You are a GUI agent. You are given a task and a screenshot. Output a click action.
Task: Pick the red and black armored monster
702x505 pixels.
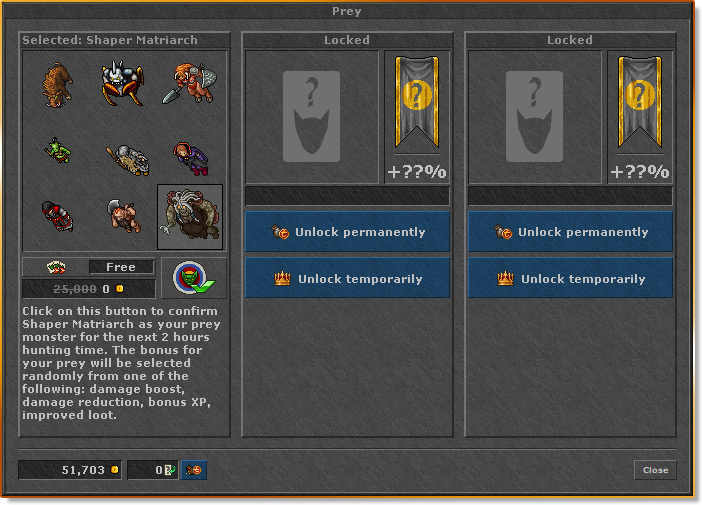pos(57,216)
